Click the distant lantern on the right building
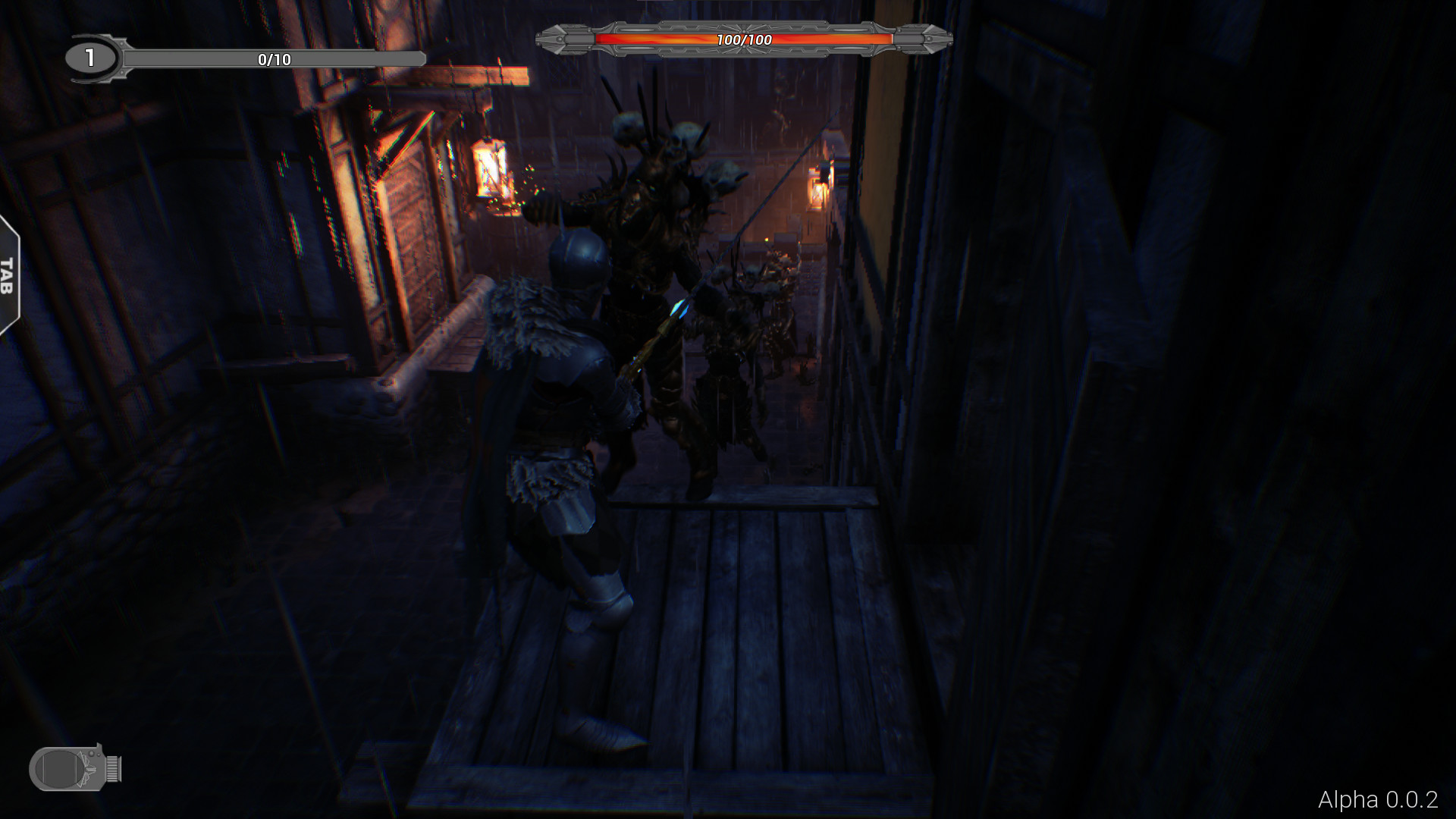 pyautogui.click(x=817, y=190)
